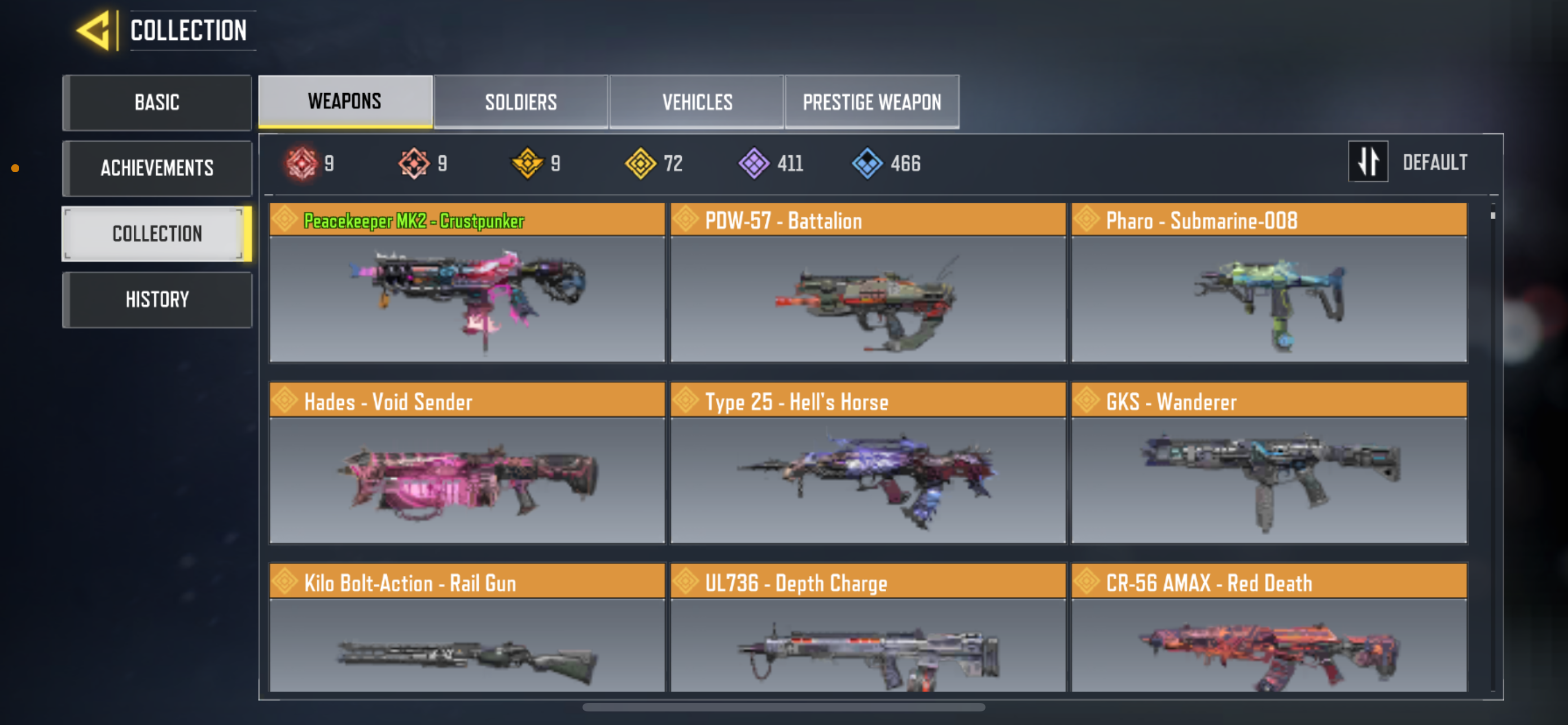
Task: Filter by the purple Rare rarity showing 411
Action: pyautogui.click(x=755, y=162)
